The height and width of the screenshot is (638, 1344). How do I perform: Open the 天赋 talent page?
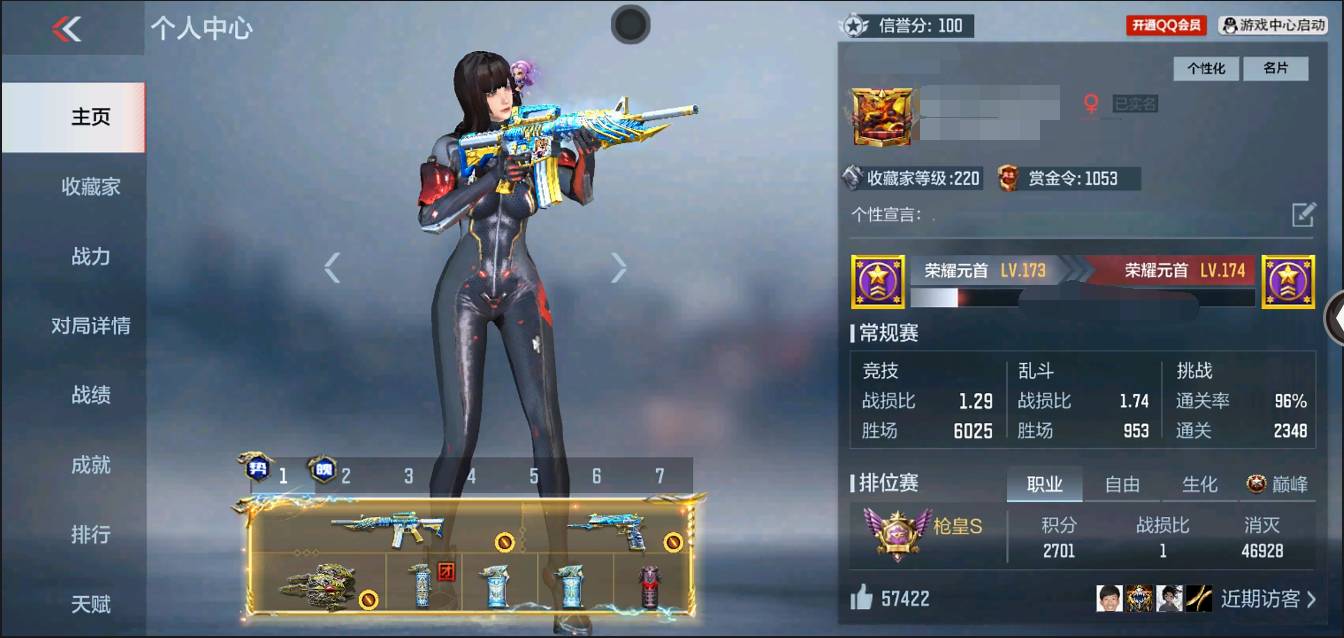pyautogui.click(x=90, y=604)
